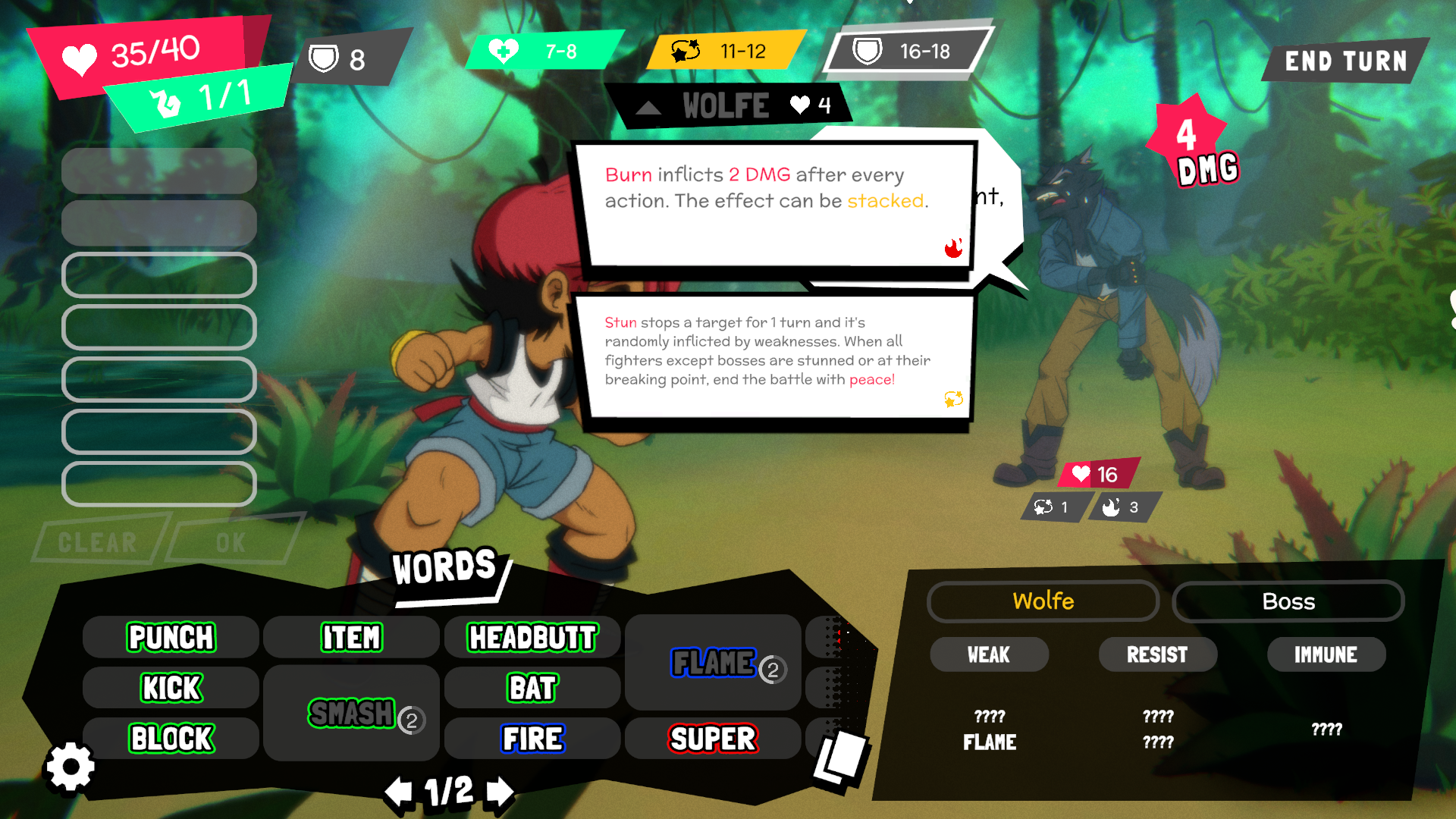This screenshot has height=819, width=1456.
Task: Switch to the Wolfe info tab
Action: pos(1043,601)
